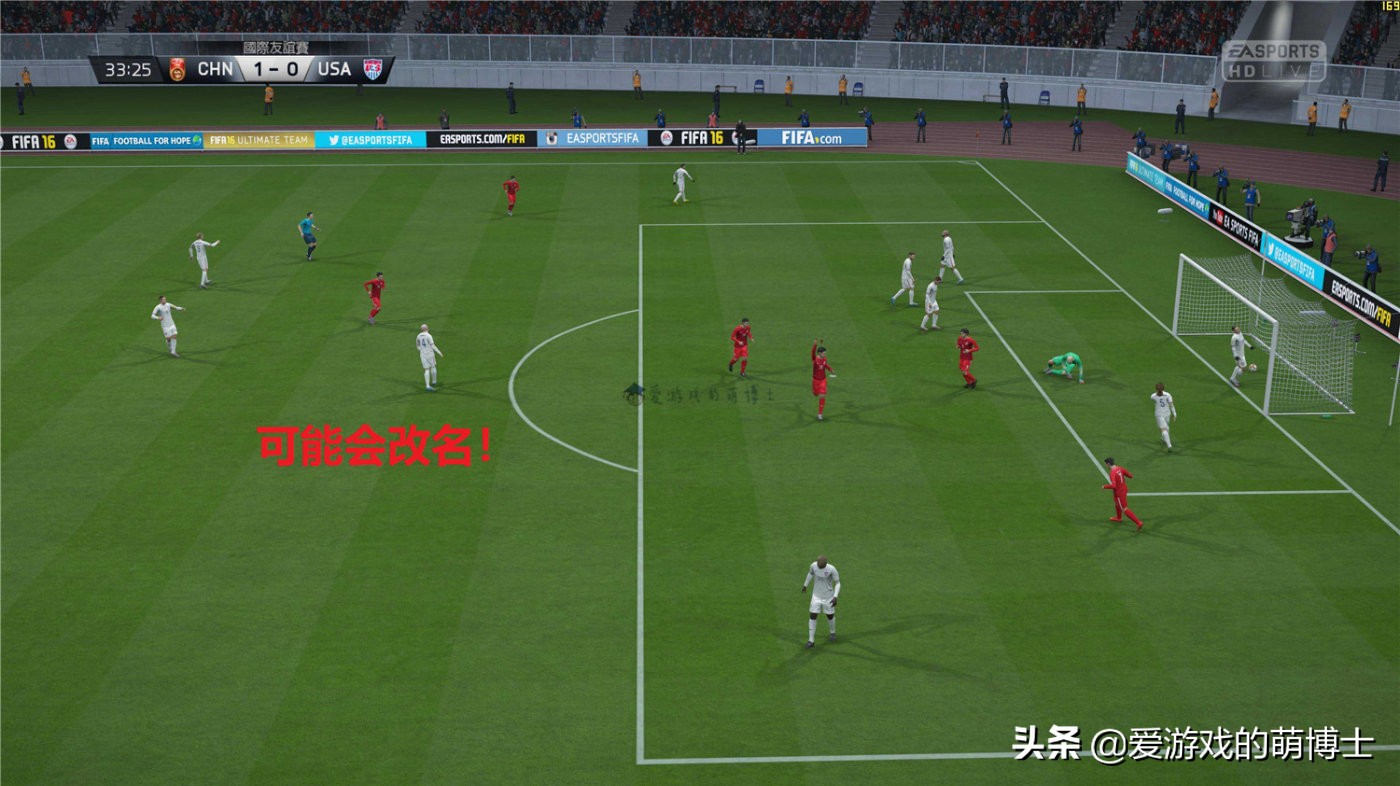Select the USA team crest on scoreboard
The height and width of the screenshot is (786, 1400).
(373, 67)
